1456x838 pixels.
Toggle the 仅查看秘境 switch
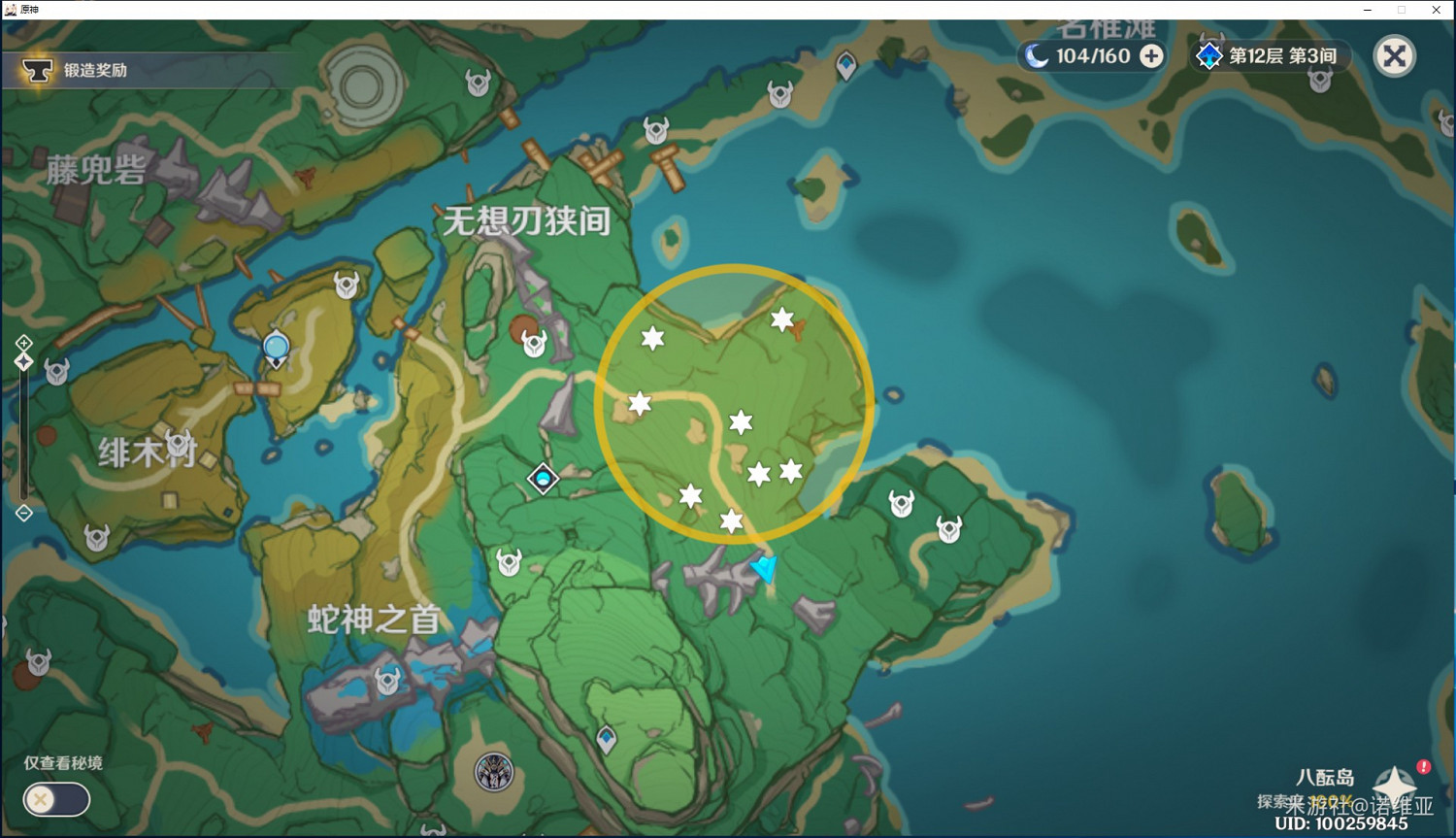(55, 799)
